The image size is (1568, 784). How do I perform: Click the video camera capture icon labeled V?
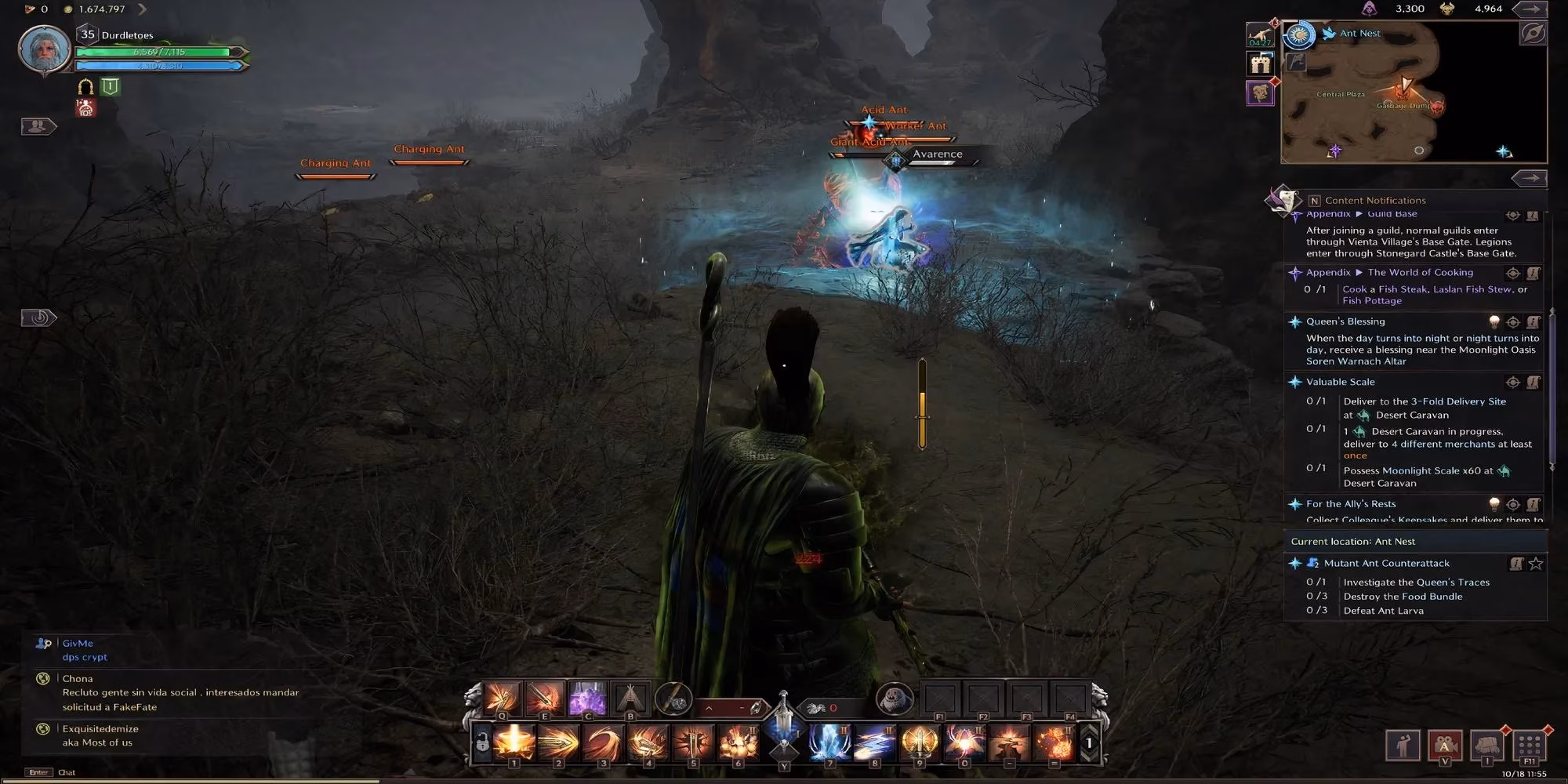point(1445,746)
